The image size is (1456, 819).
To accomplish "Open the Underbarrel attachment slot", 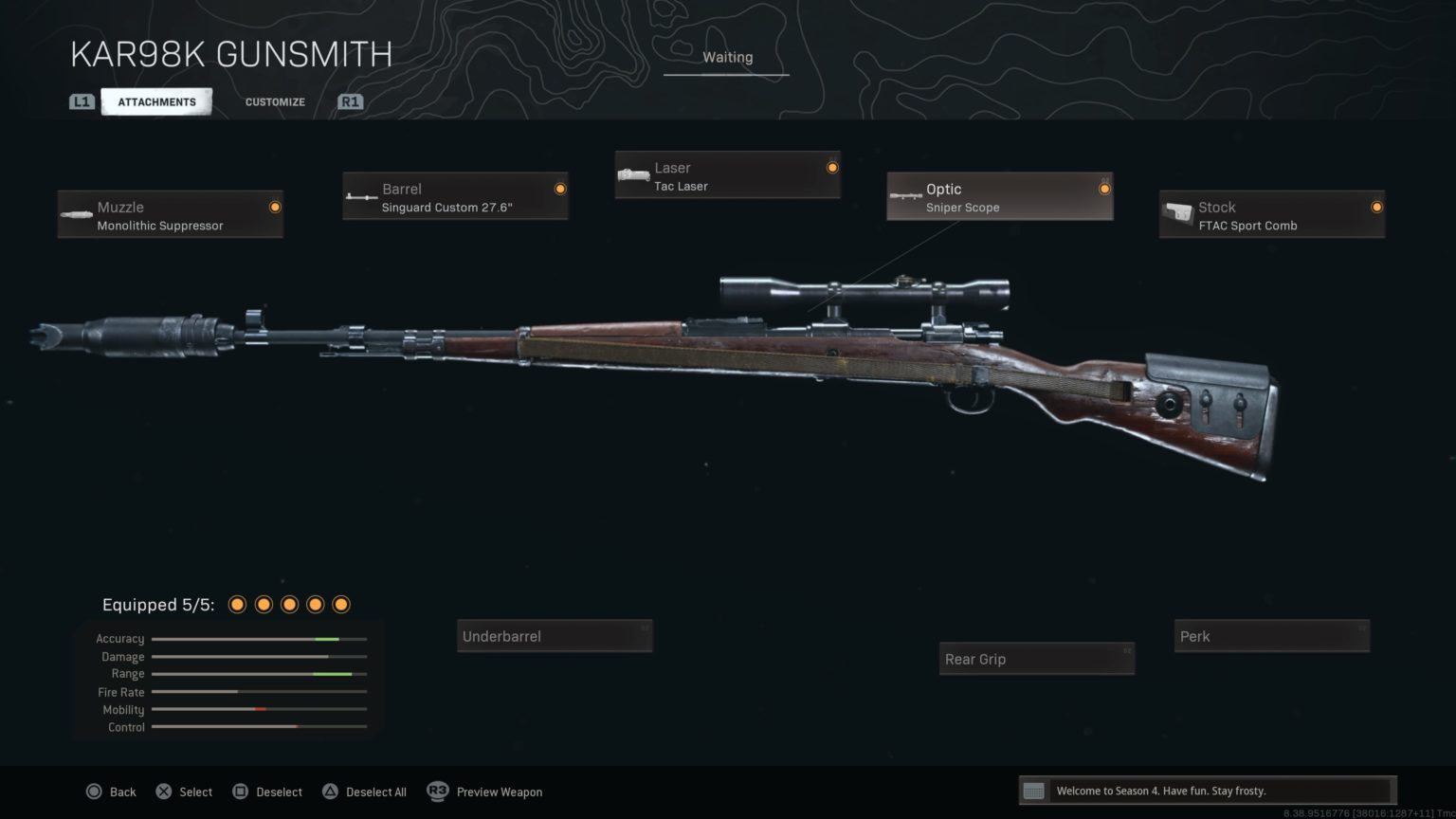I will pyautogui.click(x=555, y=635).
